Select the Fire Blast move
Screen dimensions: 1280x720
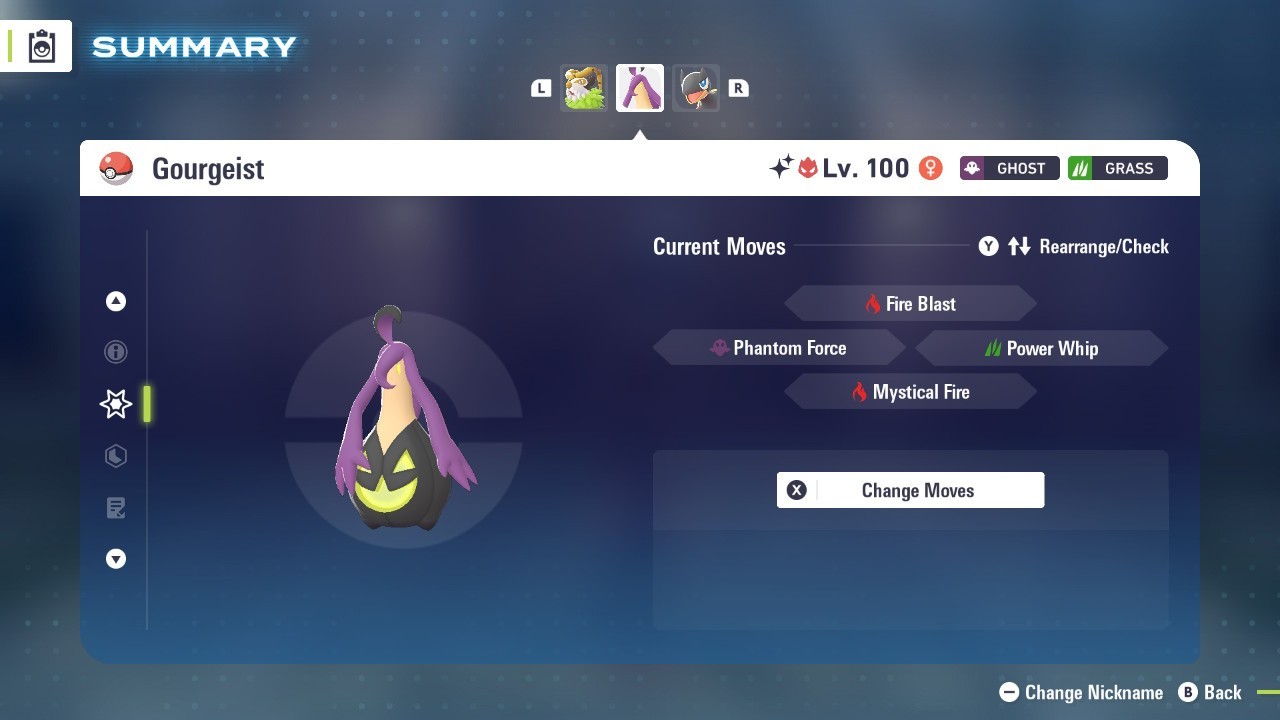pos(910,304)
